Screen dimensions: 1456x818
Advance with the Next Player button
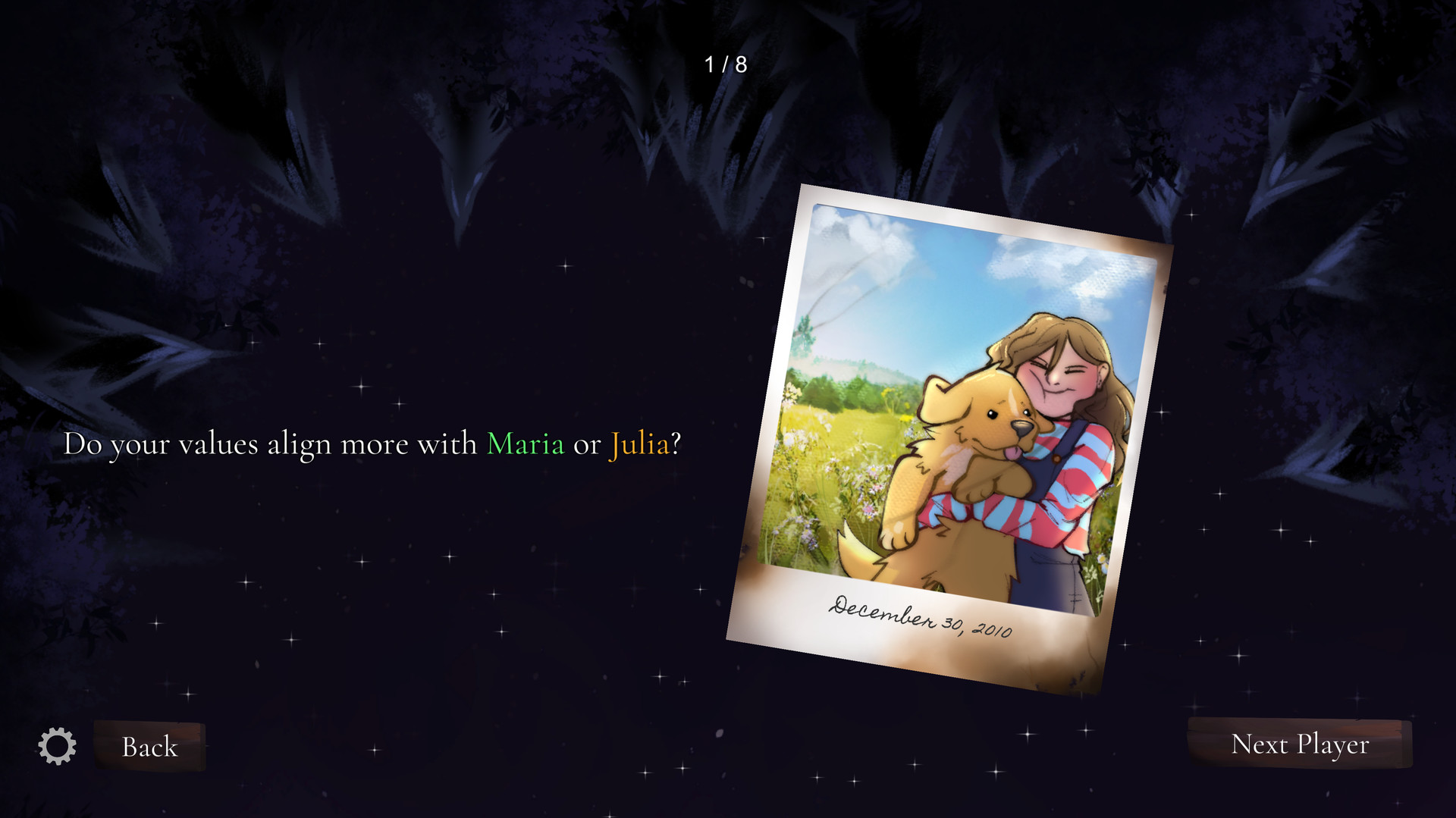tap(1300, 745)
